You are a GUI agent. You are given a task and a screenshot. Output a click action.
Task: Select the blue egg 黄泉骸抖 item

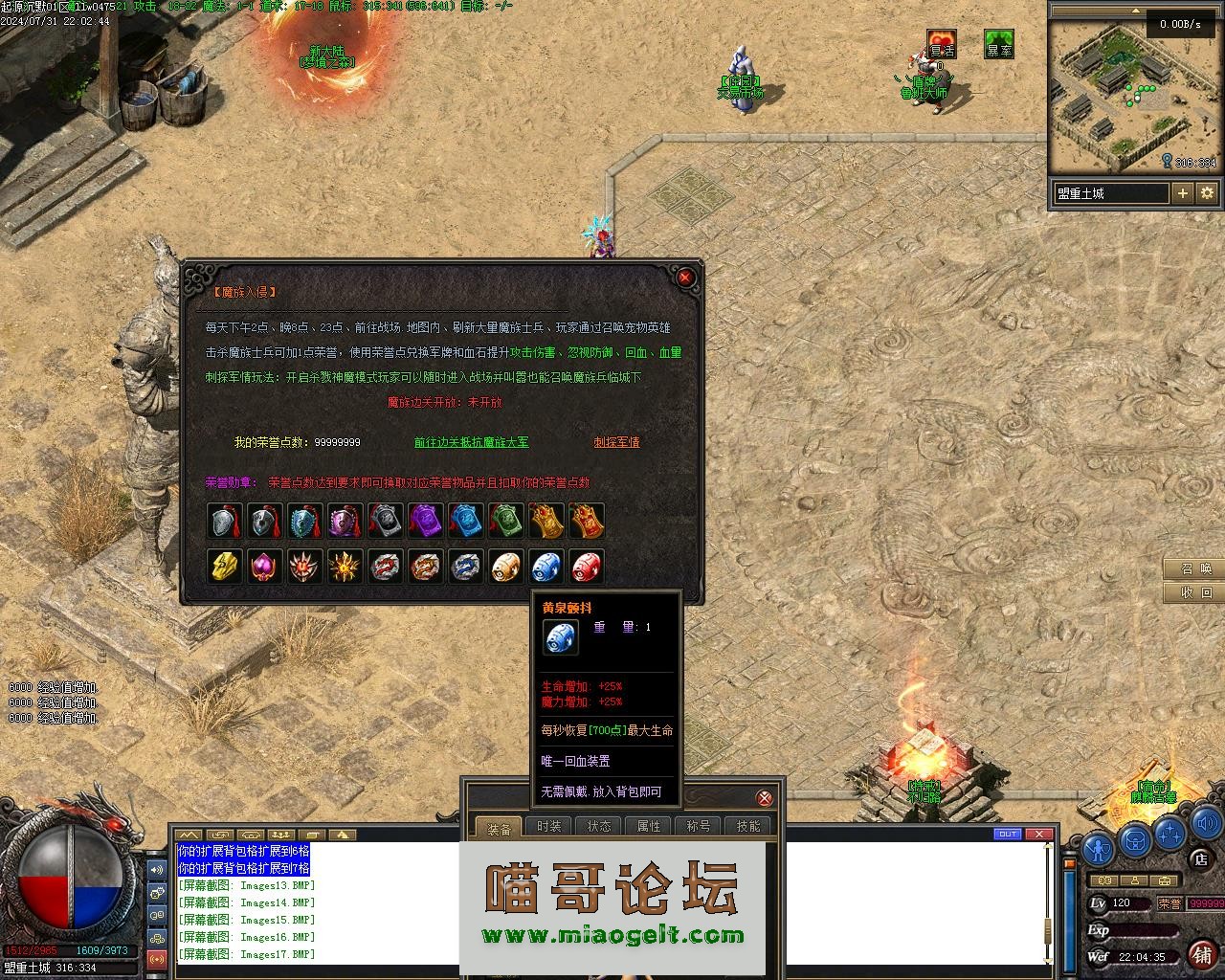(x=546, y=567)
